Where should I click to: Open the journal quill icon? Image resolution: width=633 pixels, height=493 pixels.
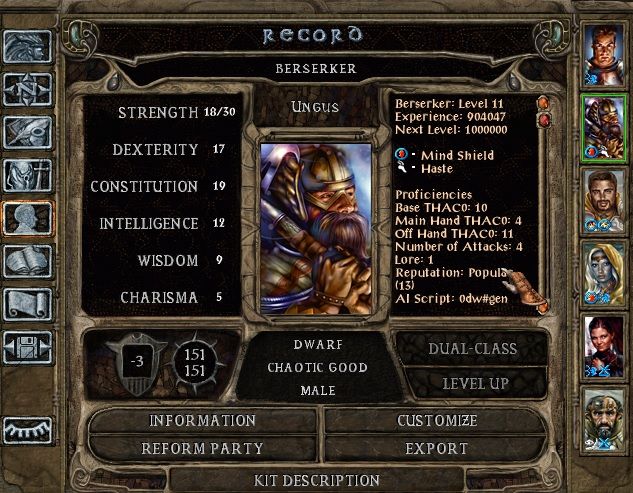coord(27,134)
